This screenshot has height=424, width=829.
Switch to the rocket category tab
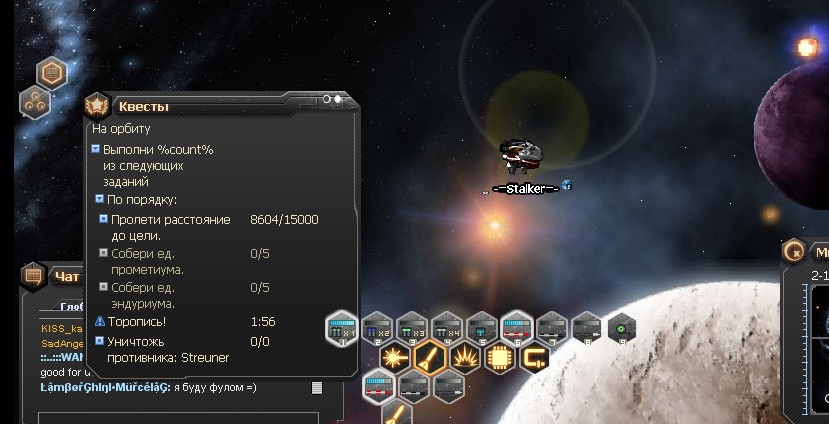[431, 357]
